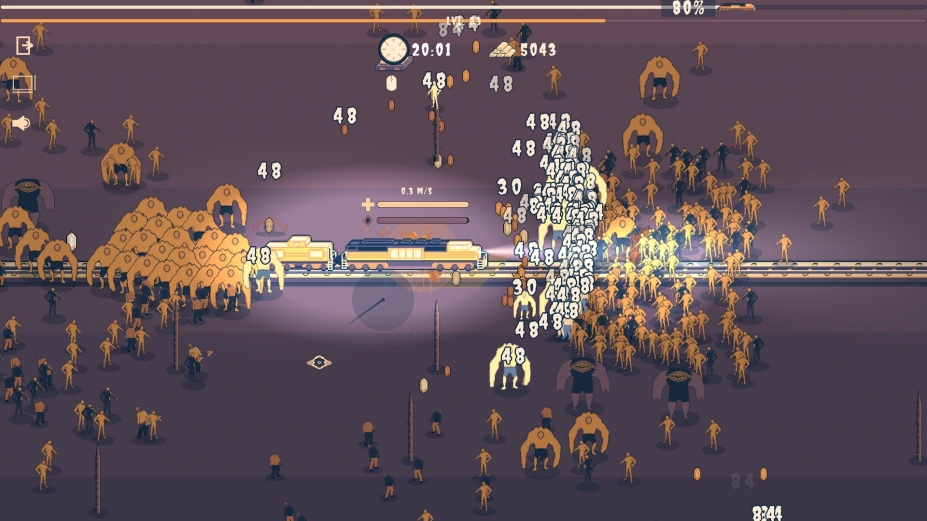Click the exit door icon
The width and height of the screenshot is (927, 521).
[24, 46]
